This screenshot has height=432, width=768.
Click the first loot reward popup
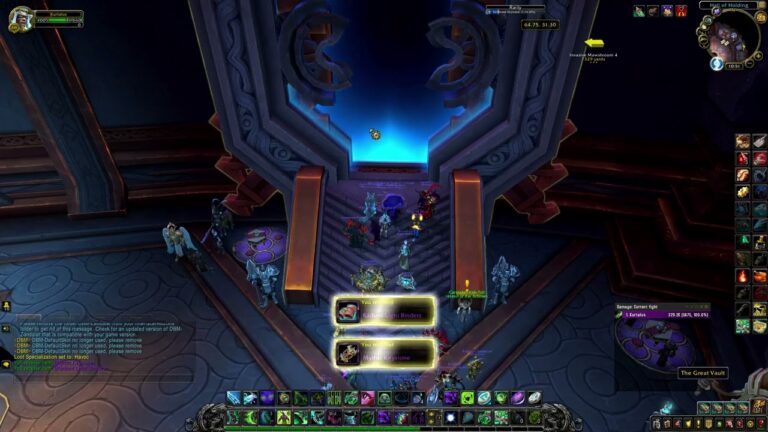coord(384,311)
